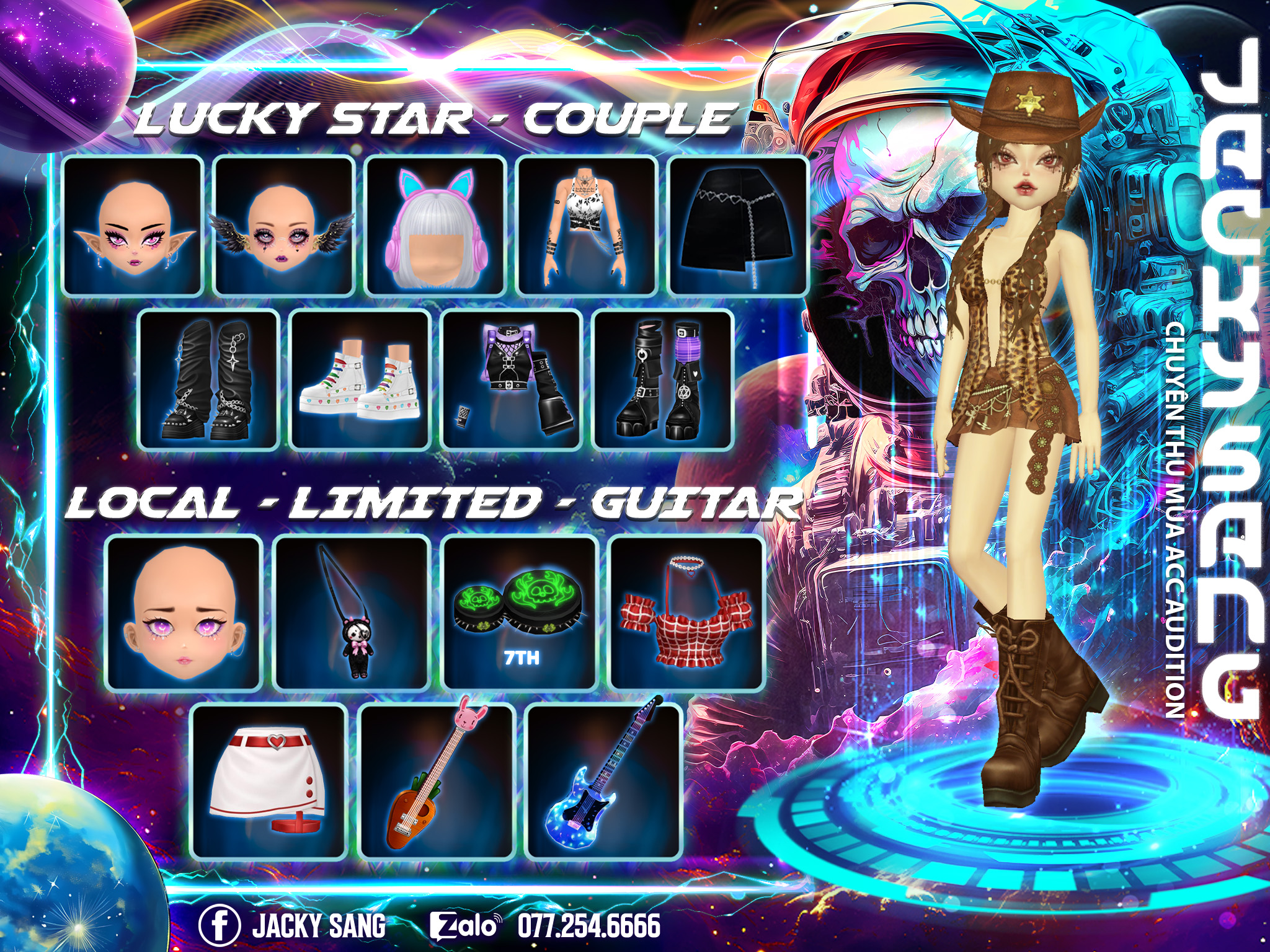Open the Jacky Sang Facebook icon

click(x=220, y=925)
